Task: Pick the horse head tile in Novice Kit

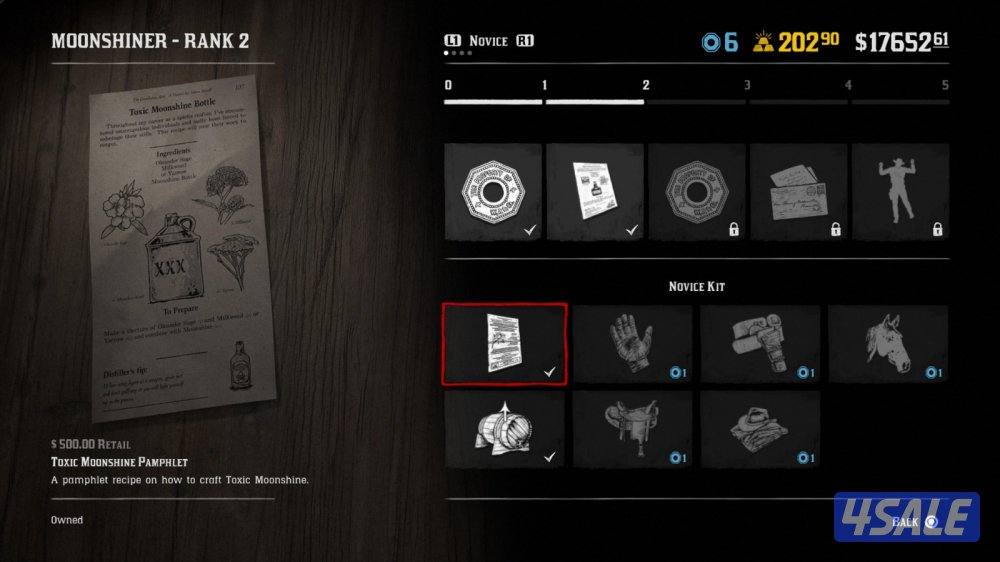Action: click(888, 344)
